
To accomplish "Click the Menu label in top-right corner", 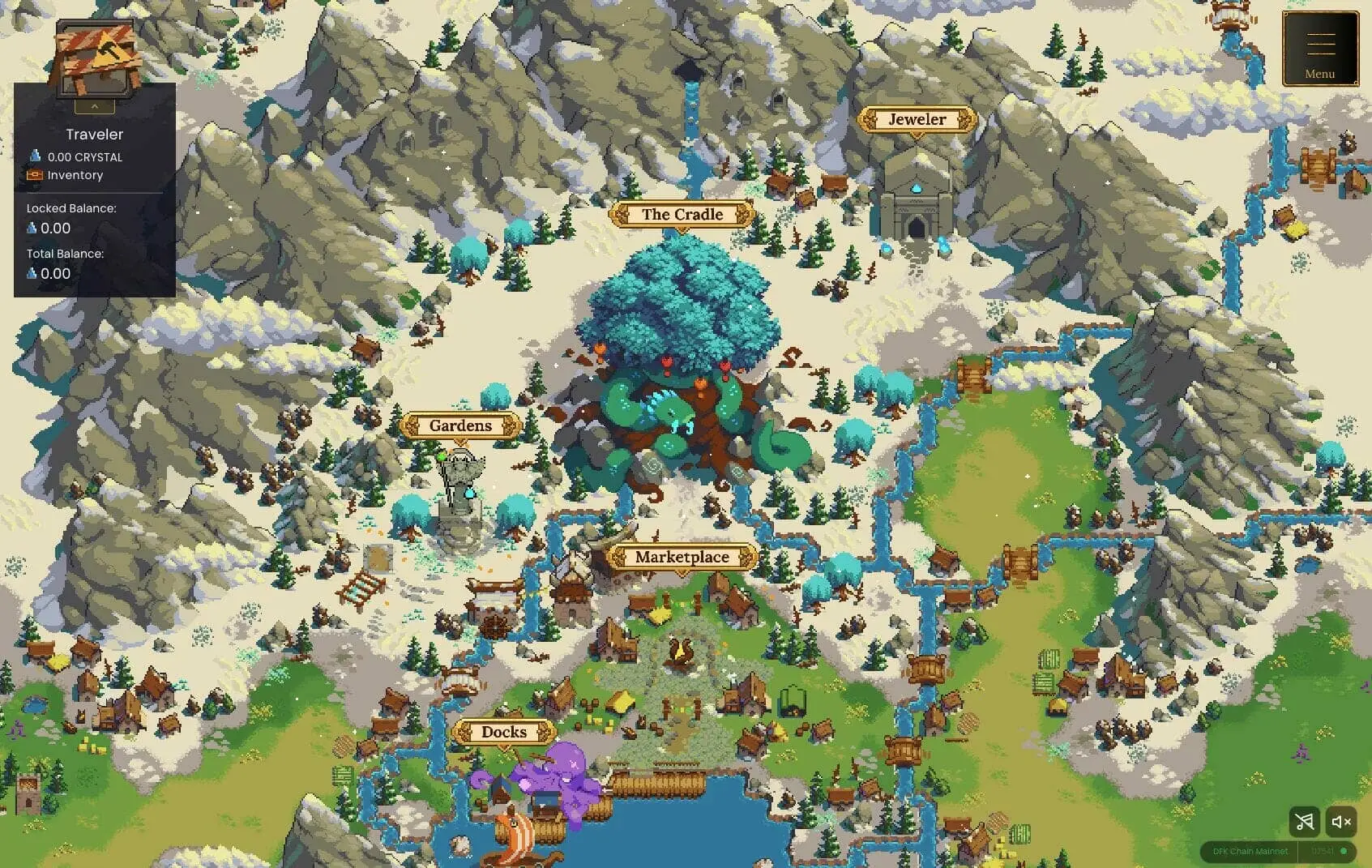I will click(1320, 74).
